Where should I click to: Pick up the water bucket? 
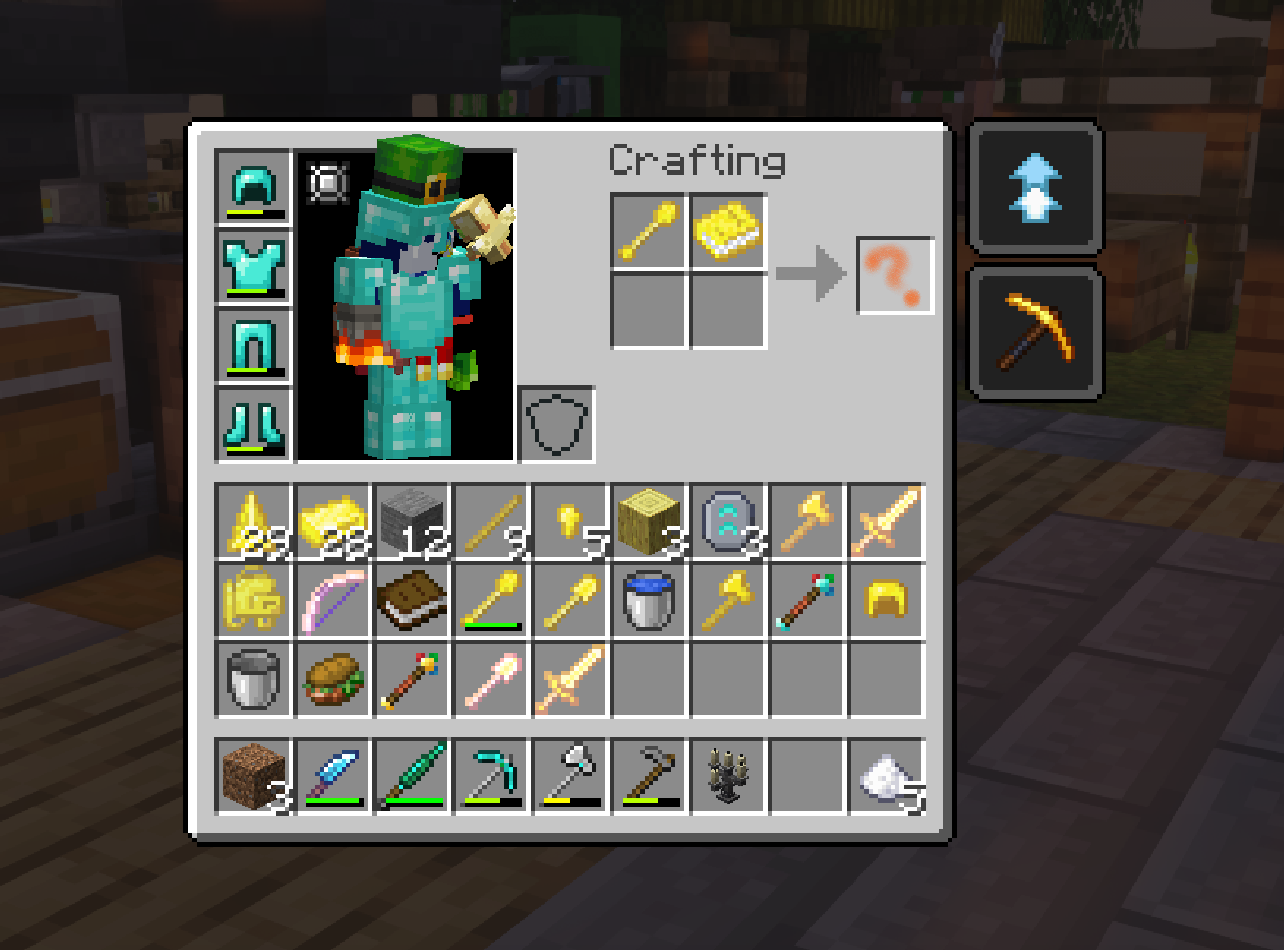click(x=647, y=600)
